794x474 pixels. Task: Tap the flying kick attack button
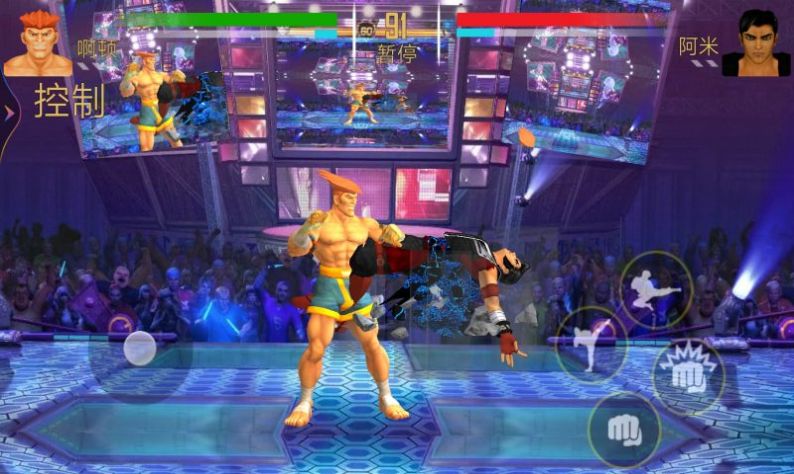(656, 287)
